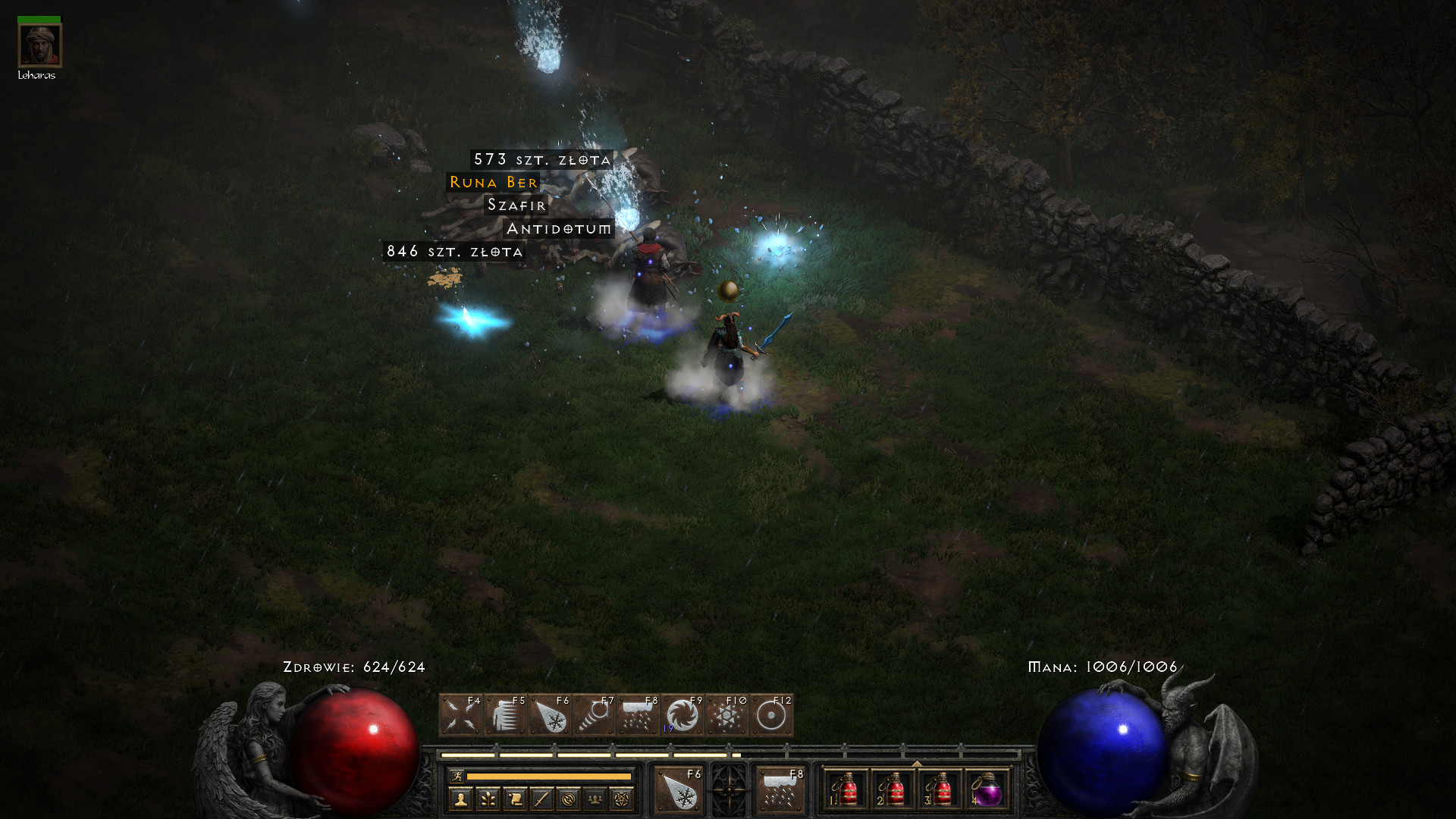Choose the F12 circle ring skill
This screenshot has height=819, width=1456.
pos(771,715)
